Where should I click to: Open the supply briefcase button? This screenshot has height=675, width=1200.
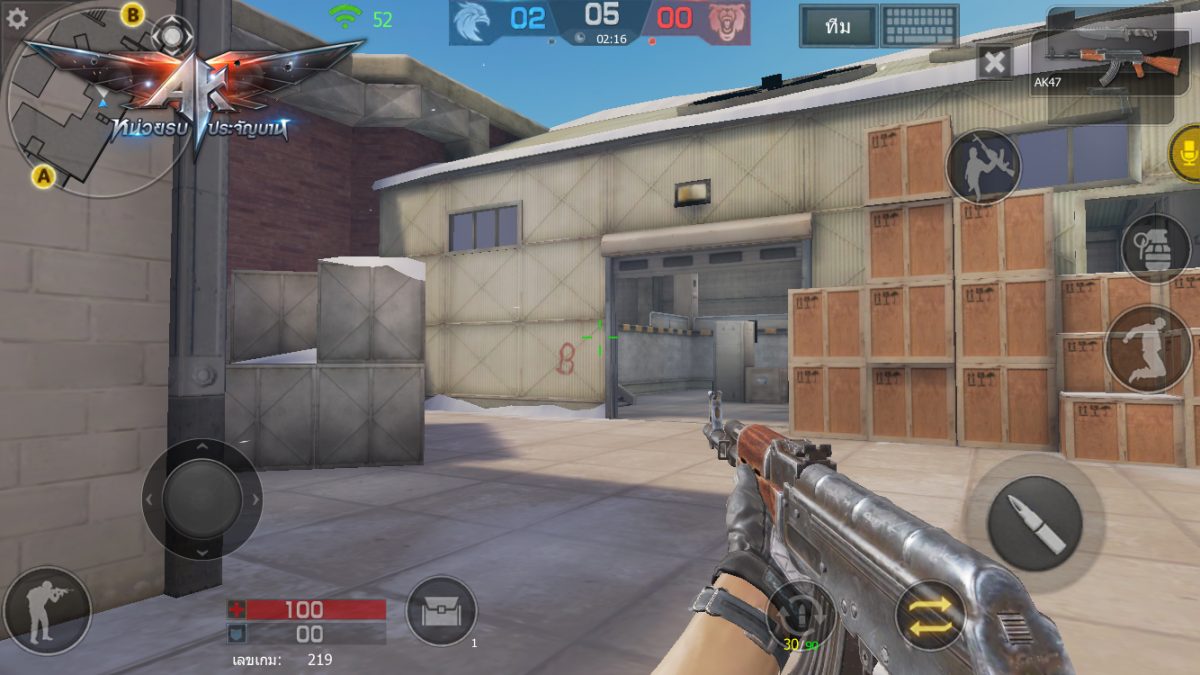pyautogui.click(x=441, y=611)
